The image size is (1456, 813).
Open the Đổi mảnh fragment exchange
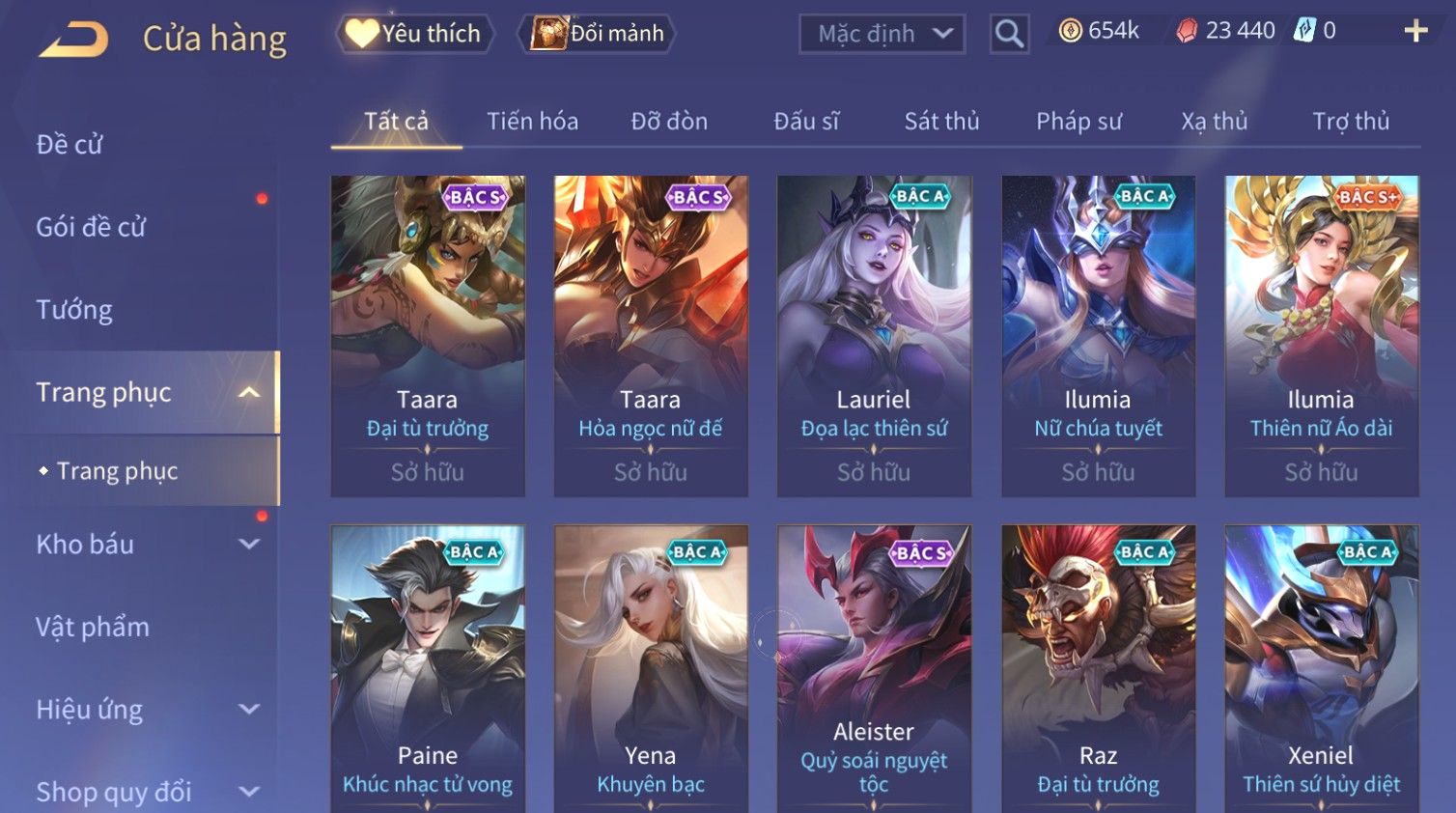click(x=597, y=34)
